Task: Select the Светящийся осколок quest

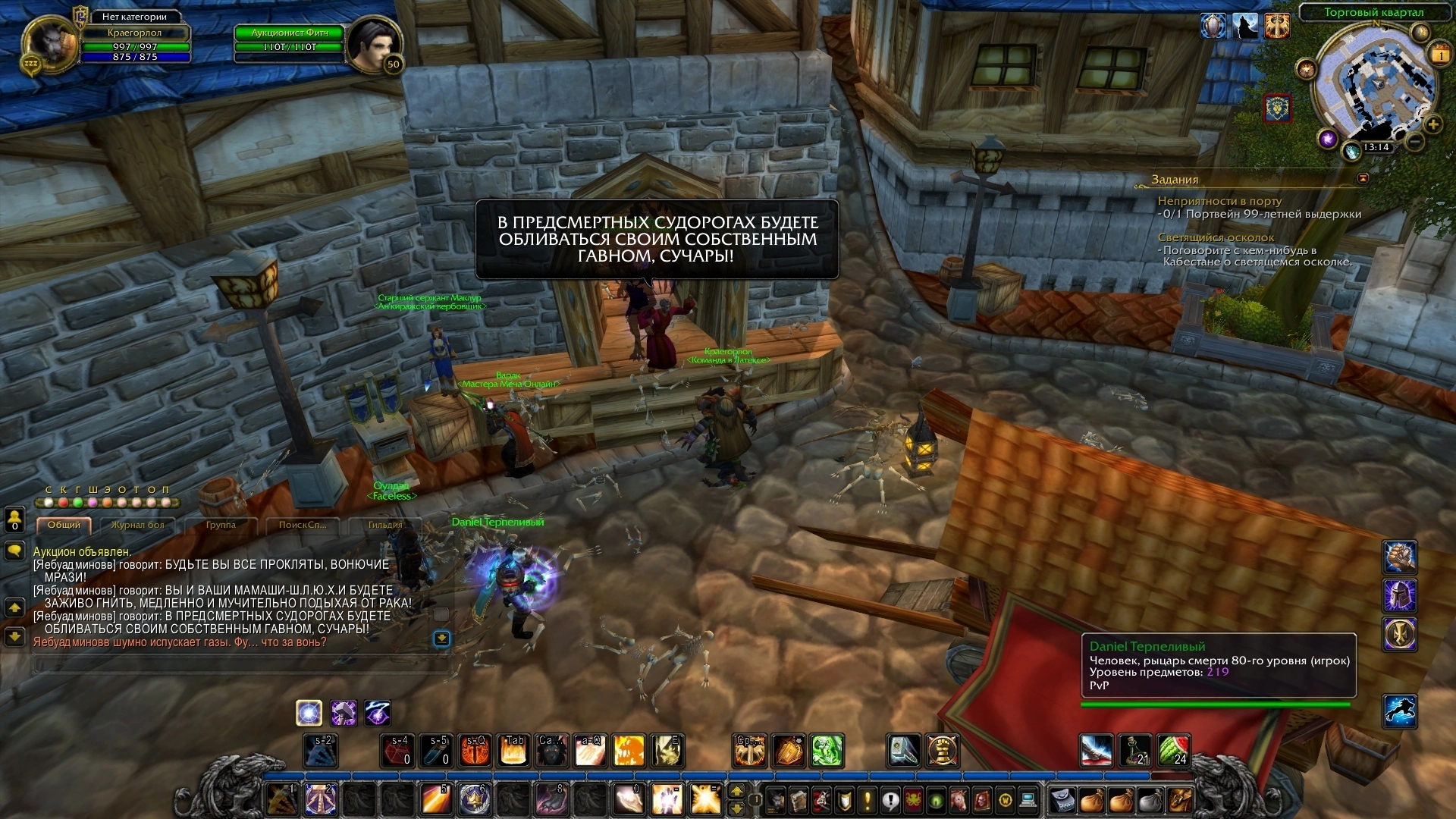Action: point(1216,237)
